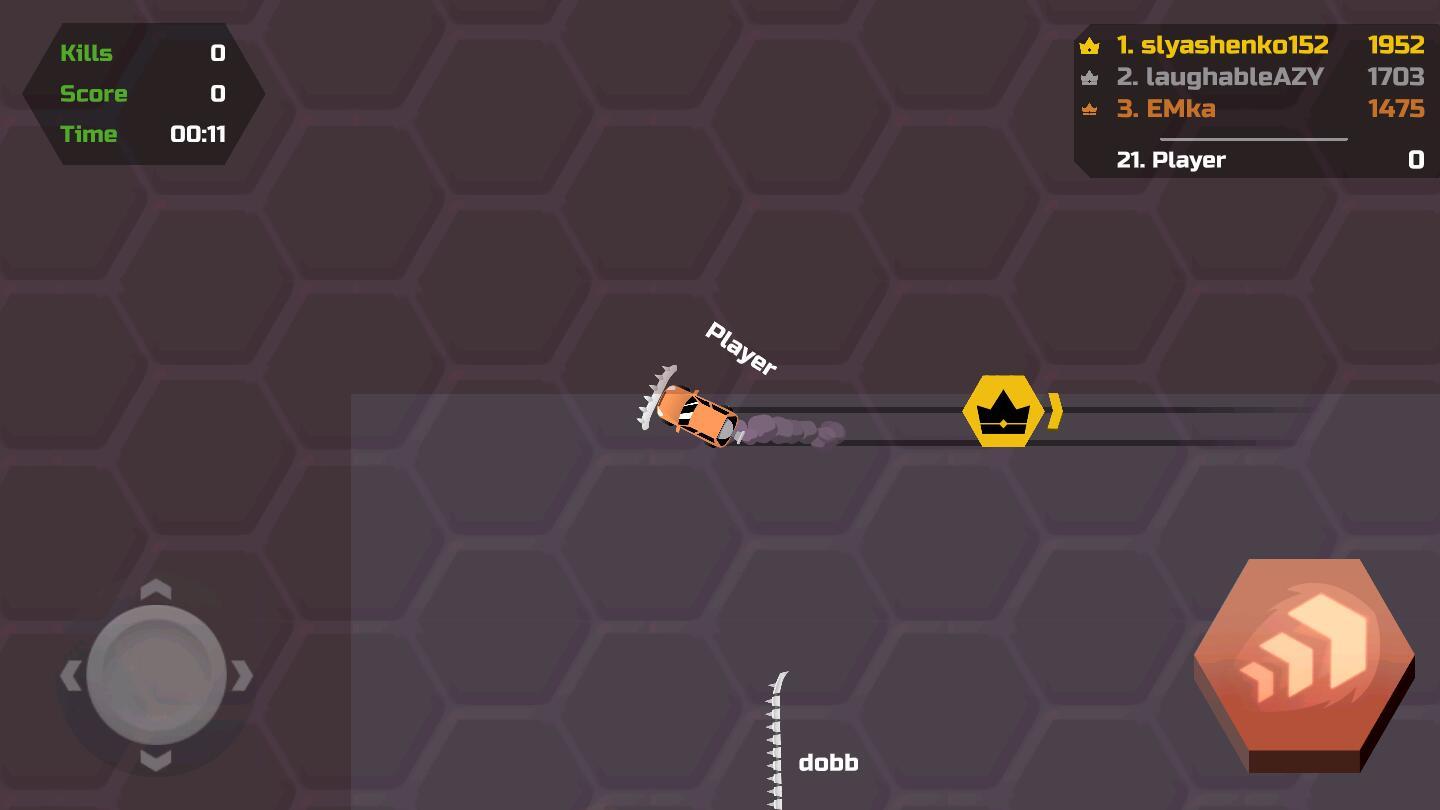Tap the gold crown icon beside slyashenko152
1440x810 pixels.
point(1089,45)
